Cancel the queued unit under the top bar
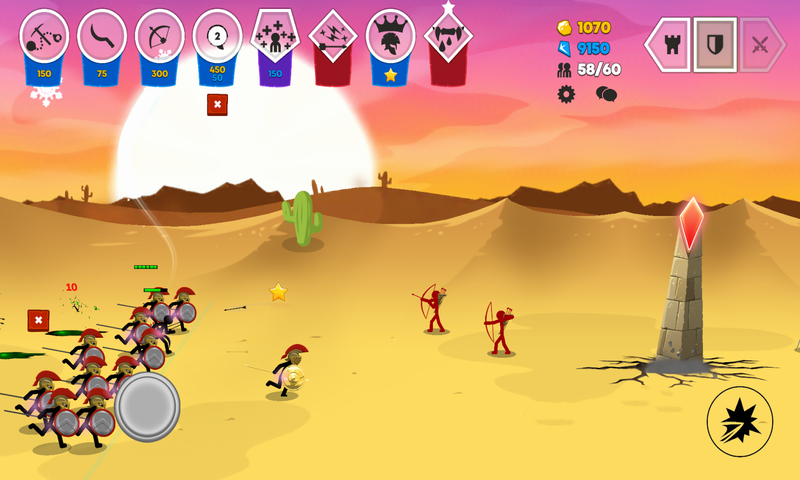800x480 pixels. point(217,104)
